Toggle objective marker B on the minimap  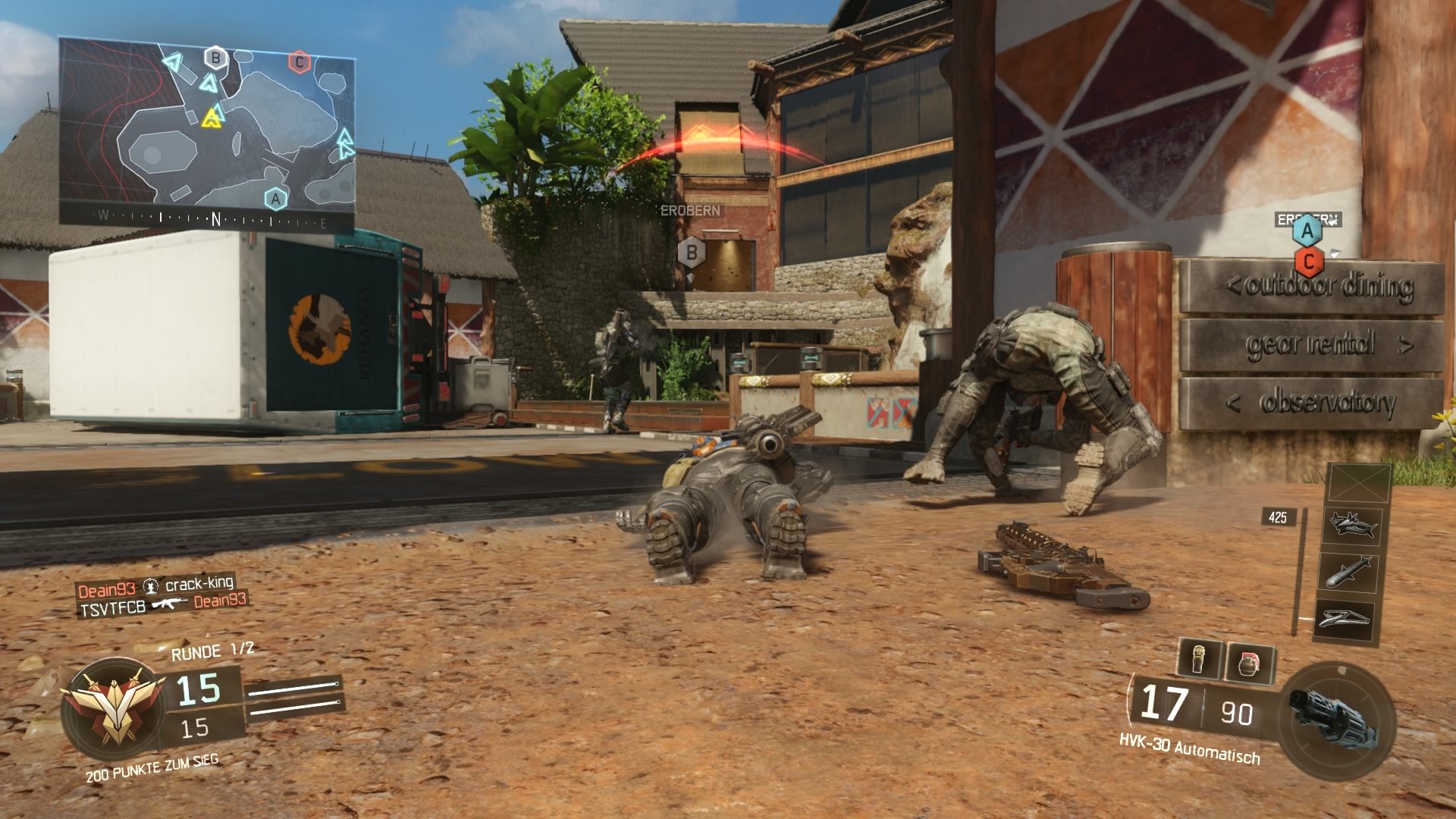(216, 56)
